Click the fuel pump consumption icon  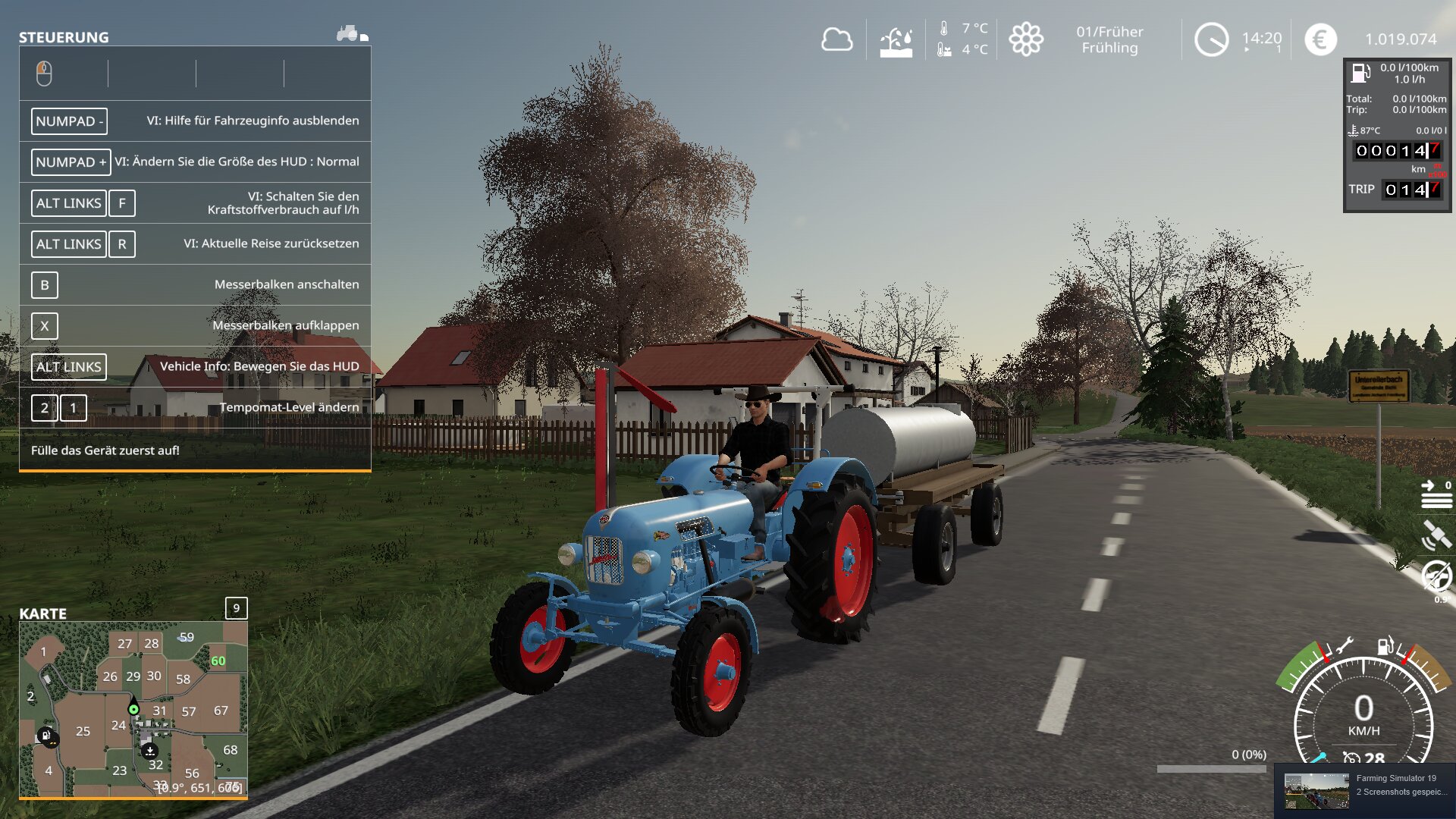point(1360,73)
